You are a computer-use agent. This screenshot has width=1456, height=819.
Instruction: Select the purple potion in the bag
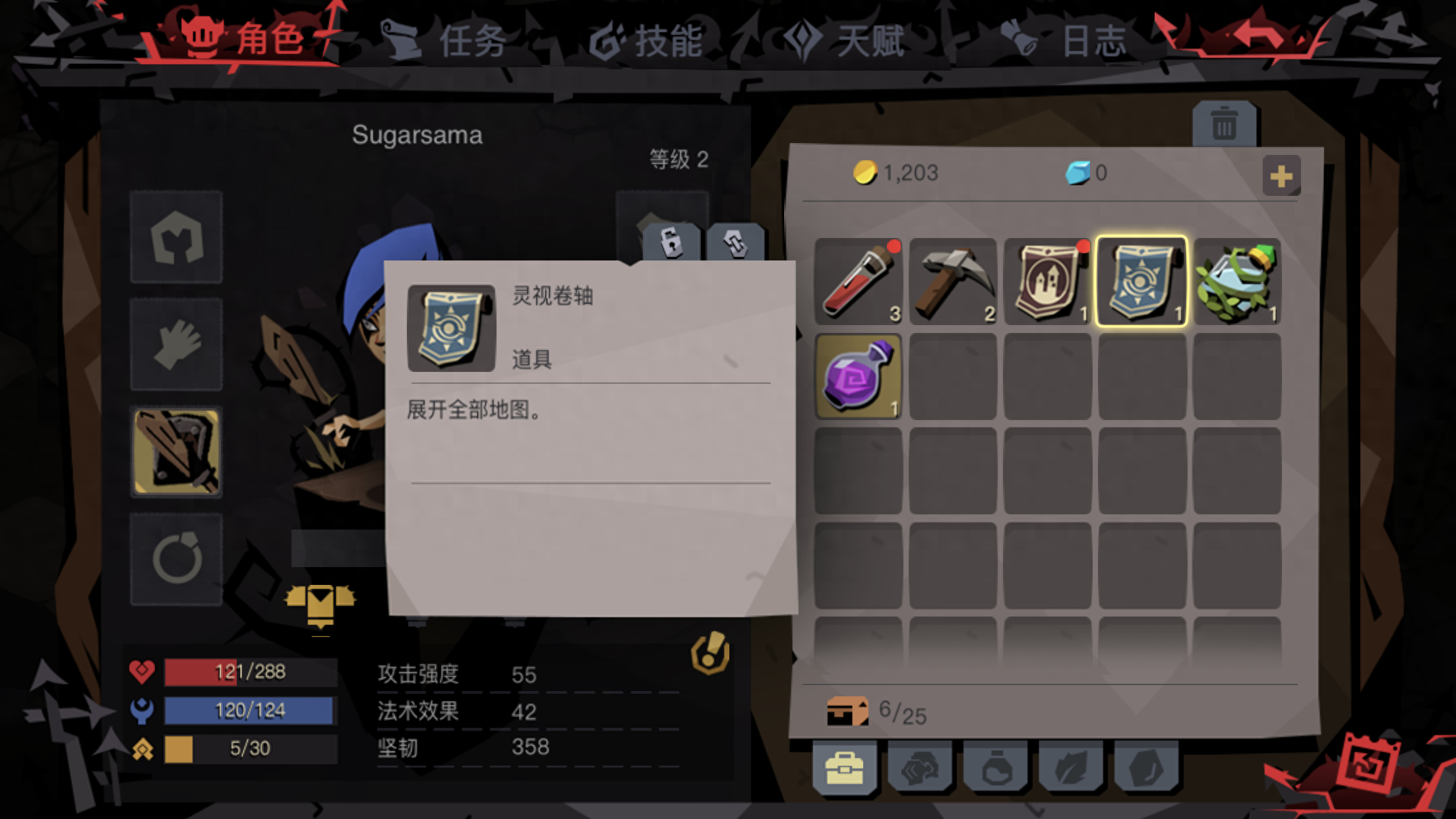point(857,376)
